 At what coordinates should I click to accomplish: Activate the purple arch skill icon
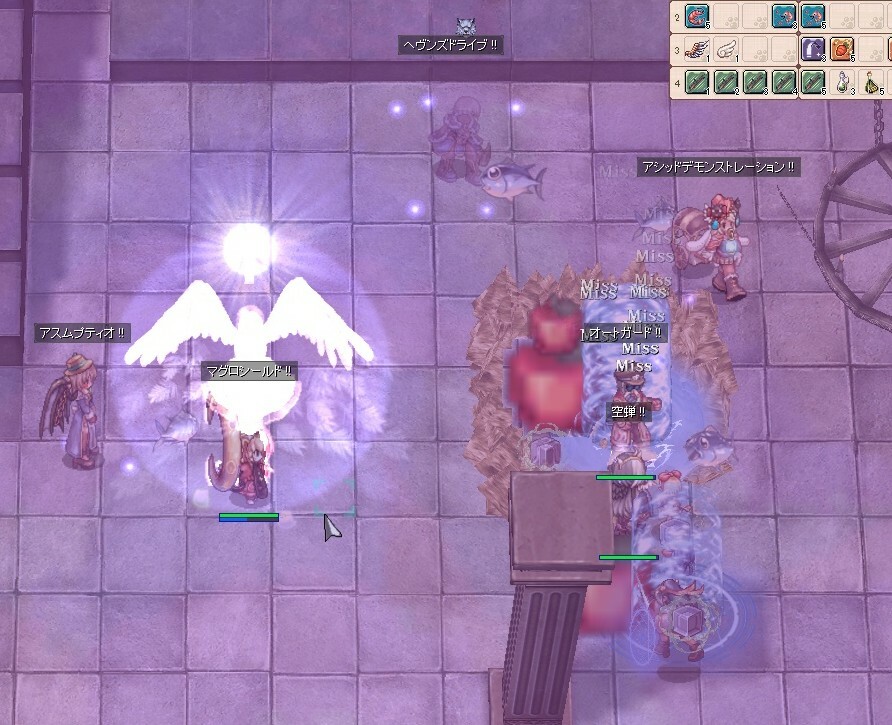813,50
